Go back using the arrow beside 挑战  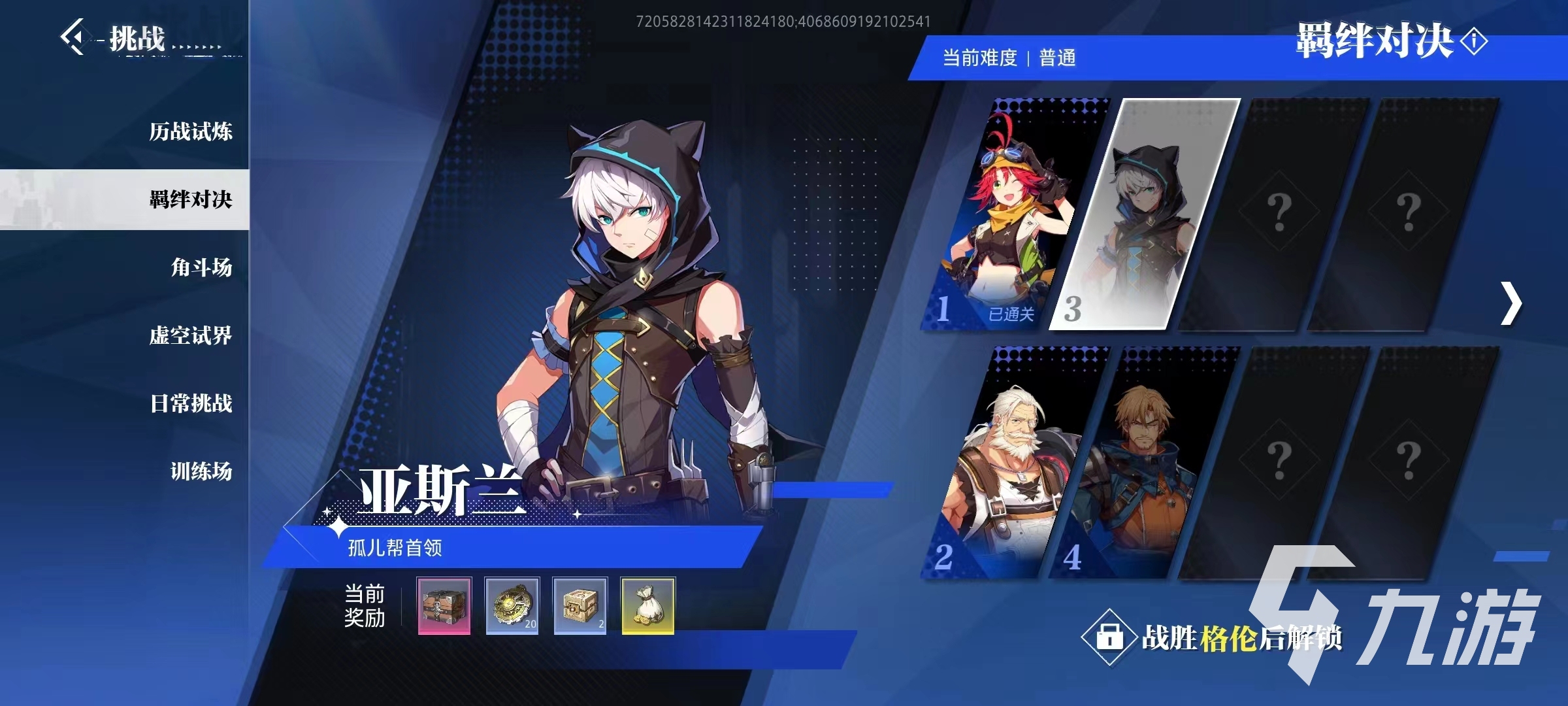coord(73,37)
